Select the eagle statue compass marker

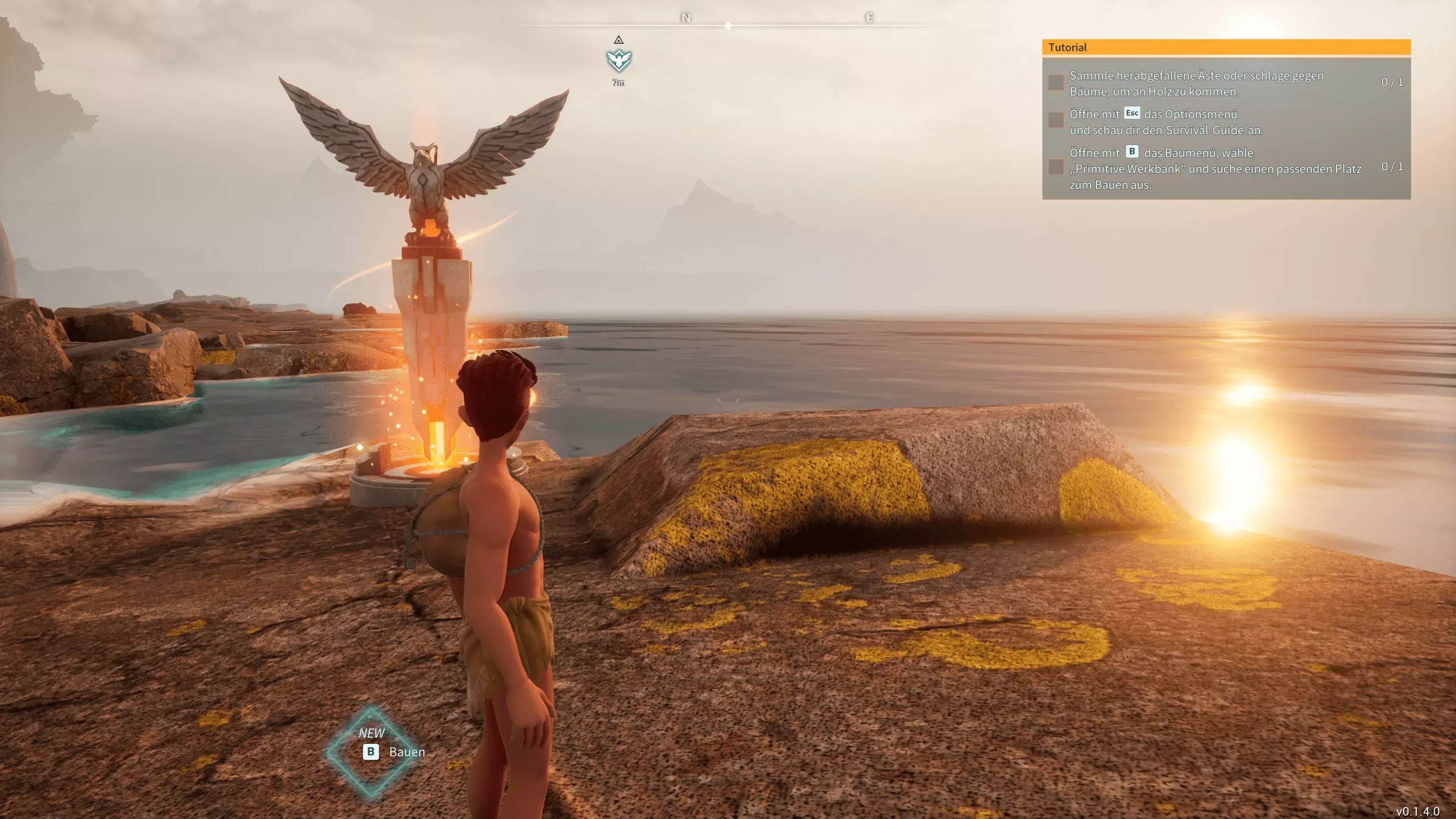[618, 60]
